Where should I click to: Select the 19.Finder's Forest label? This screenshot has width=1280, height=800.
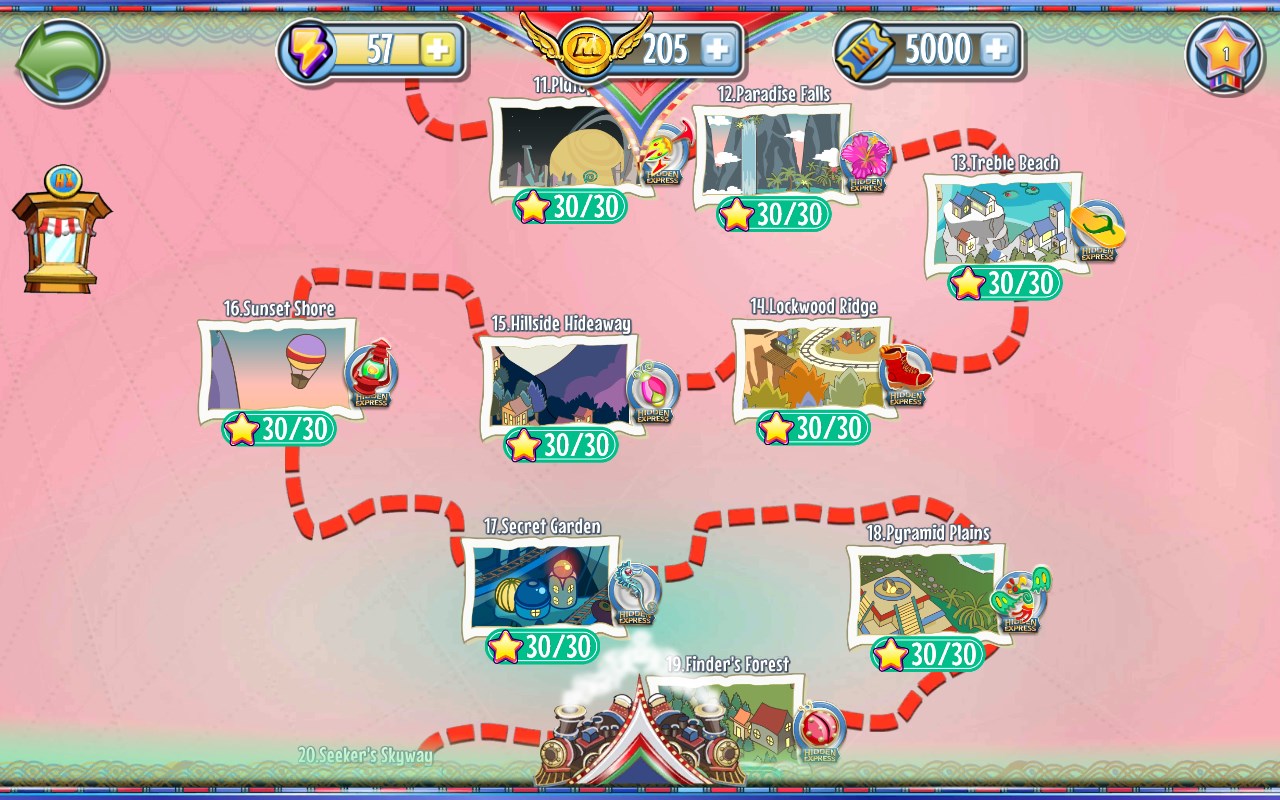[728, 662]
